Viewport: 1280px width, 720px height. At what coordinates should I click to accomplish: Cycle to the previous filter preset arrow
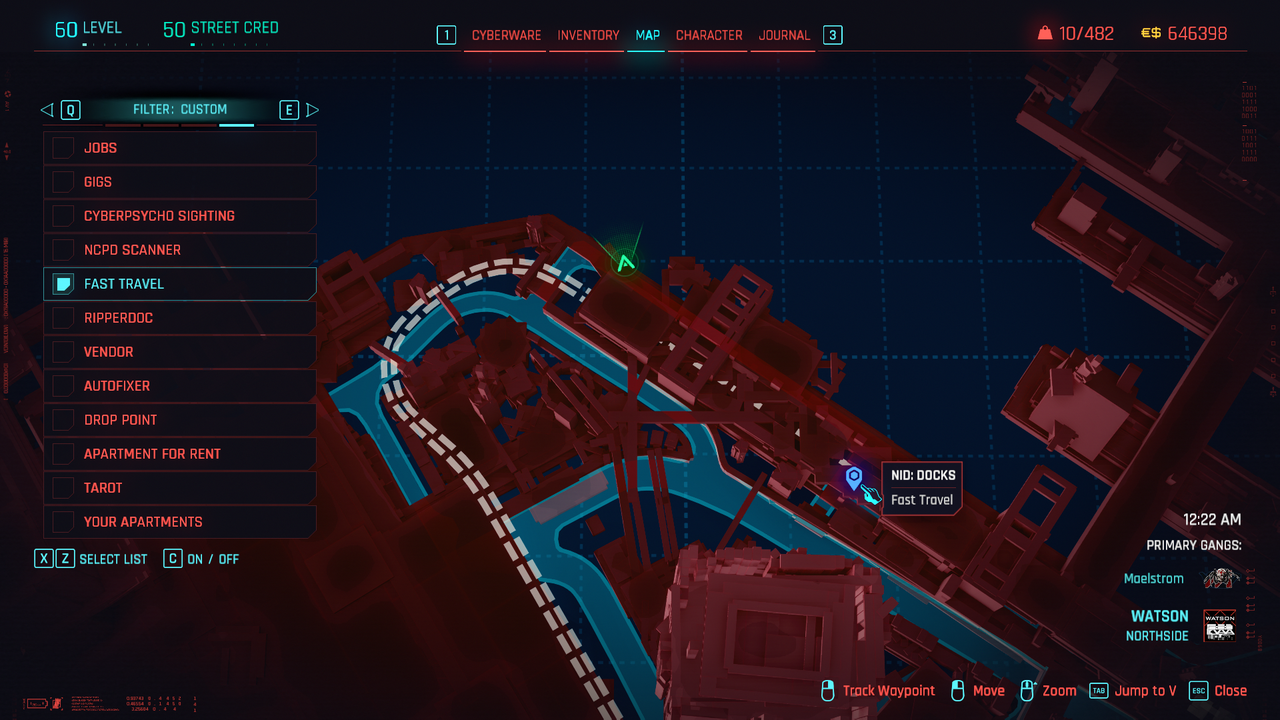47,110
